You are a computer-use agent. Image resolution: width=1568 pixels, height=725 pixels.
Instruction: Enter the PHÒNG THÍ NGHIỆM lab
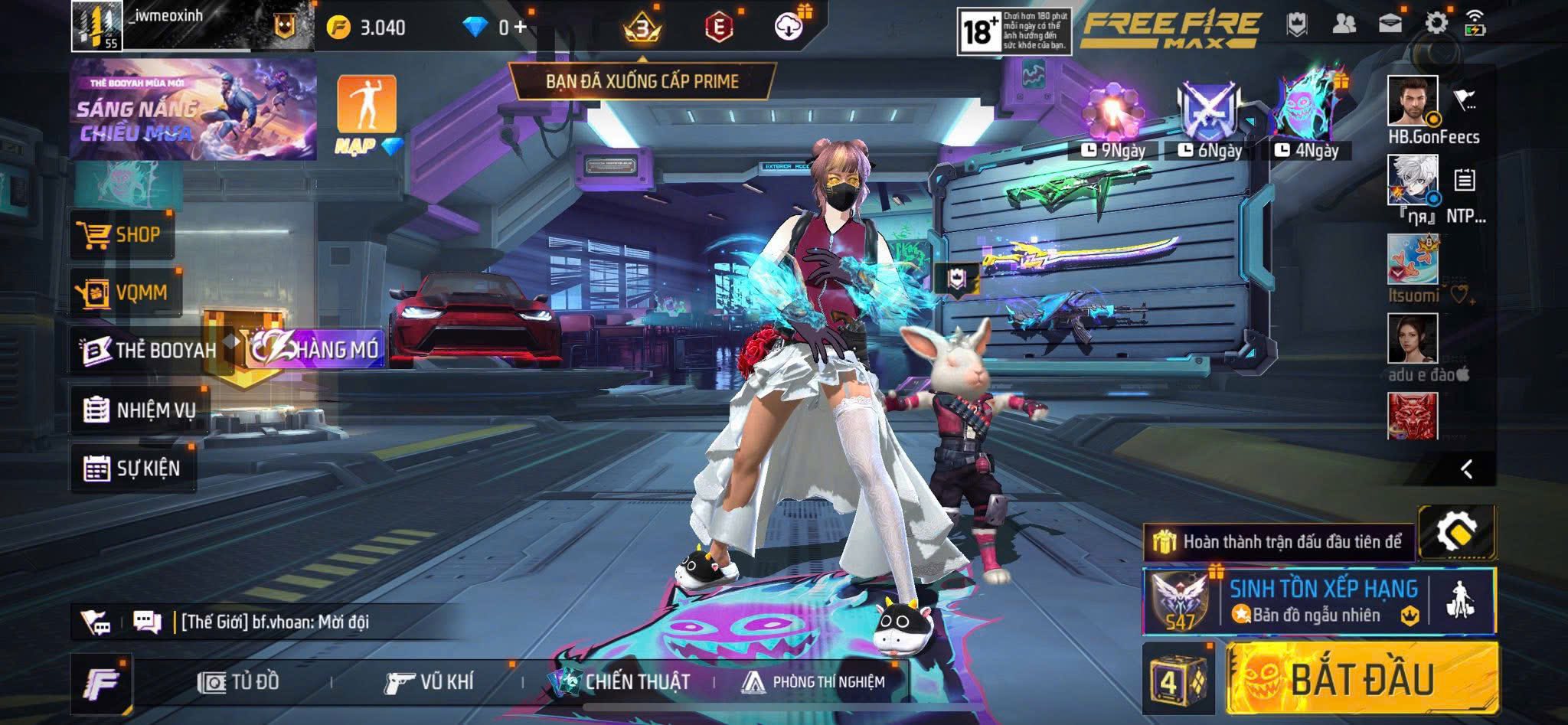813,681
